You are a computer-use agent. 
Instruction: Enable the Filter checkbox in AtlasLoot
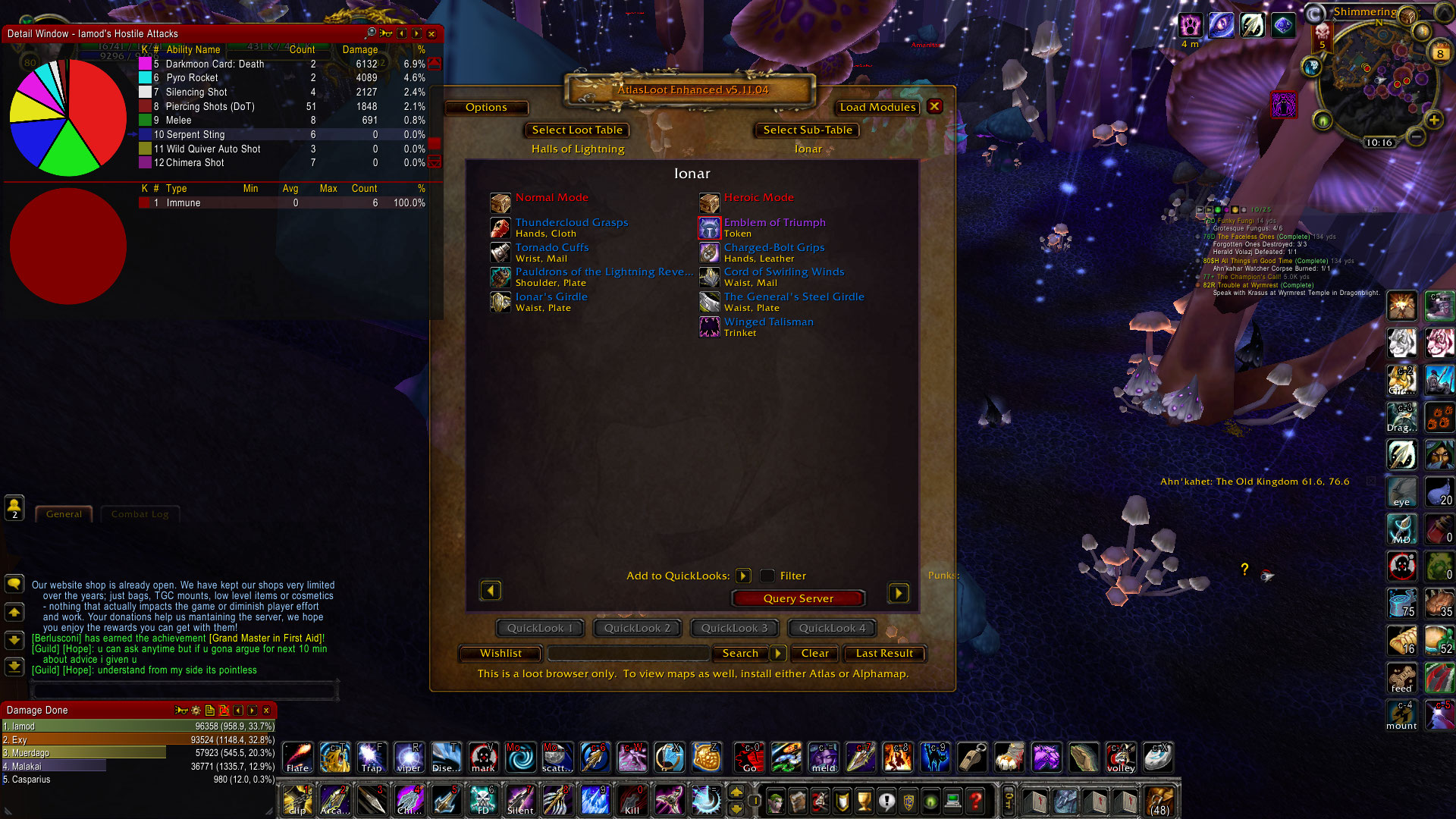768,576
